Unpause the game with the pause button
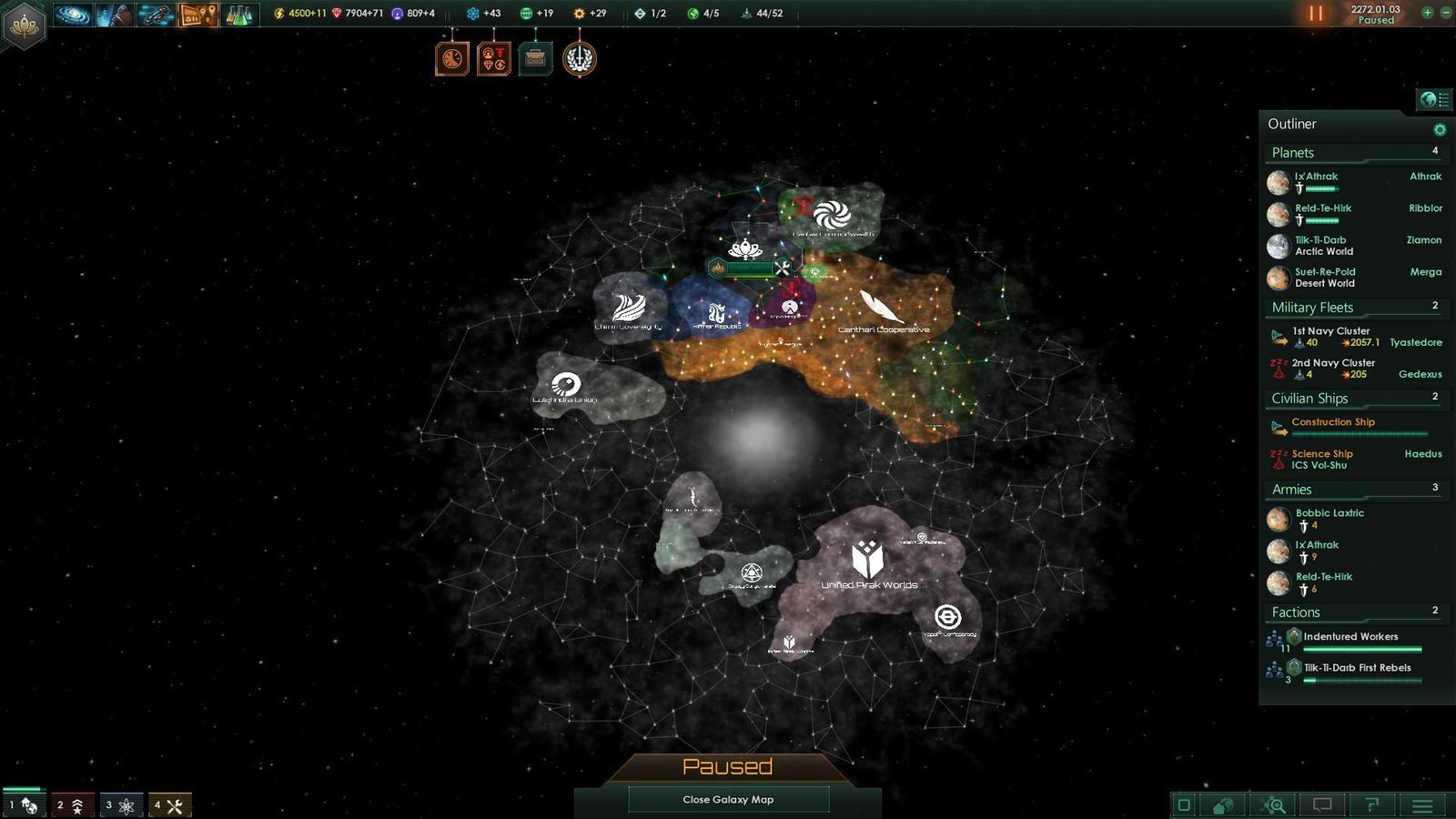 click(x=1316, y=14)
